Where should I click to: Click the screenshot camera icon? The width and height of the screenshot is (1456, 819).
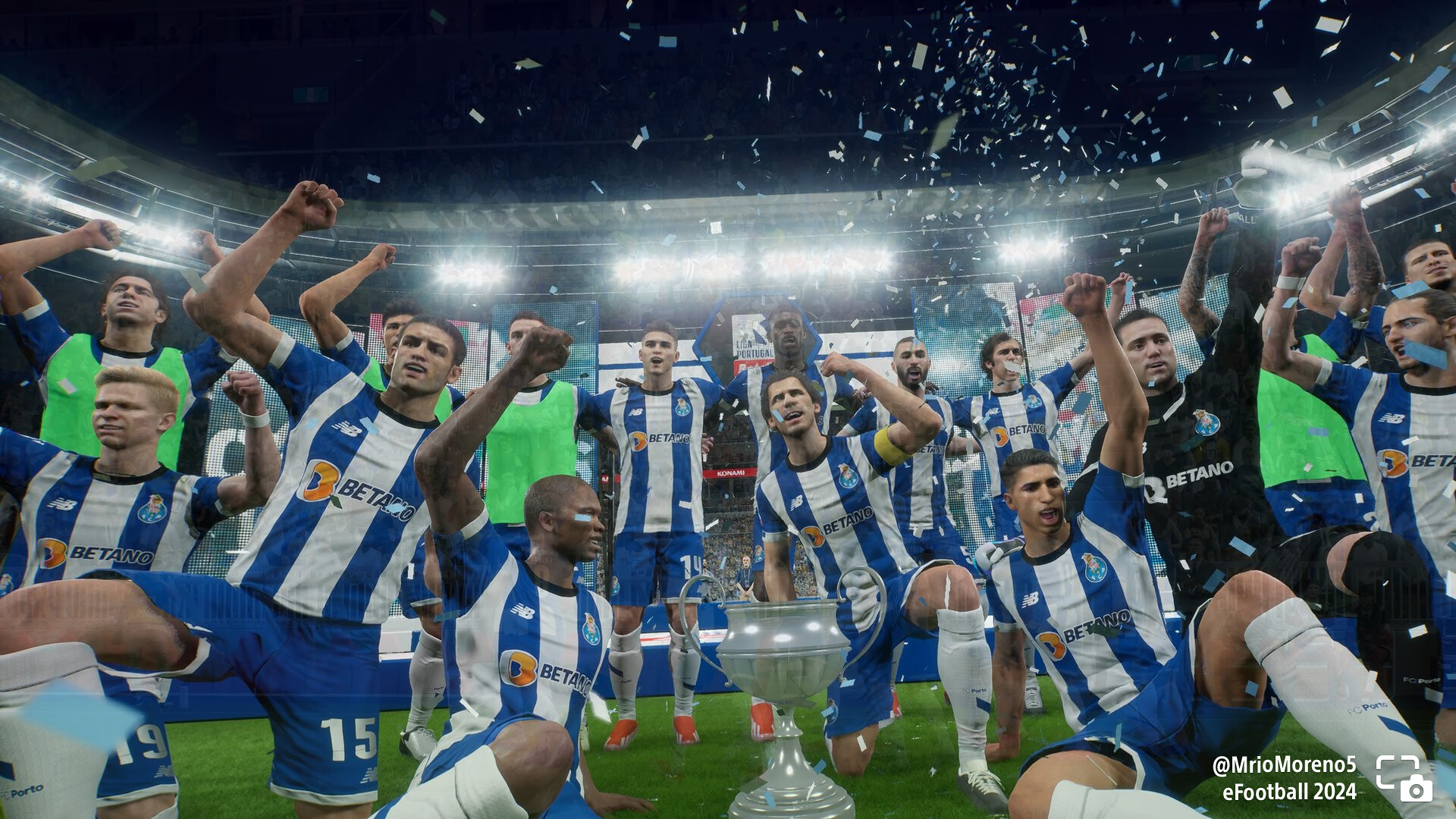click(1404, 779)
